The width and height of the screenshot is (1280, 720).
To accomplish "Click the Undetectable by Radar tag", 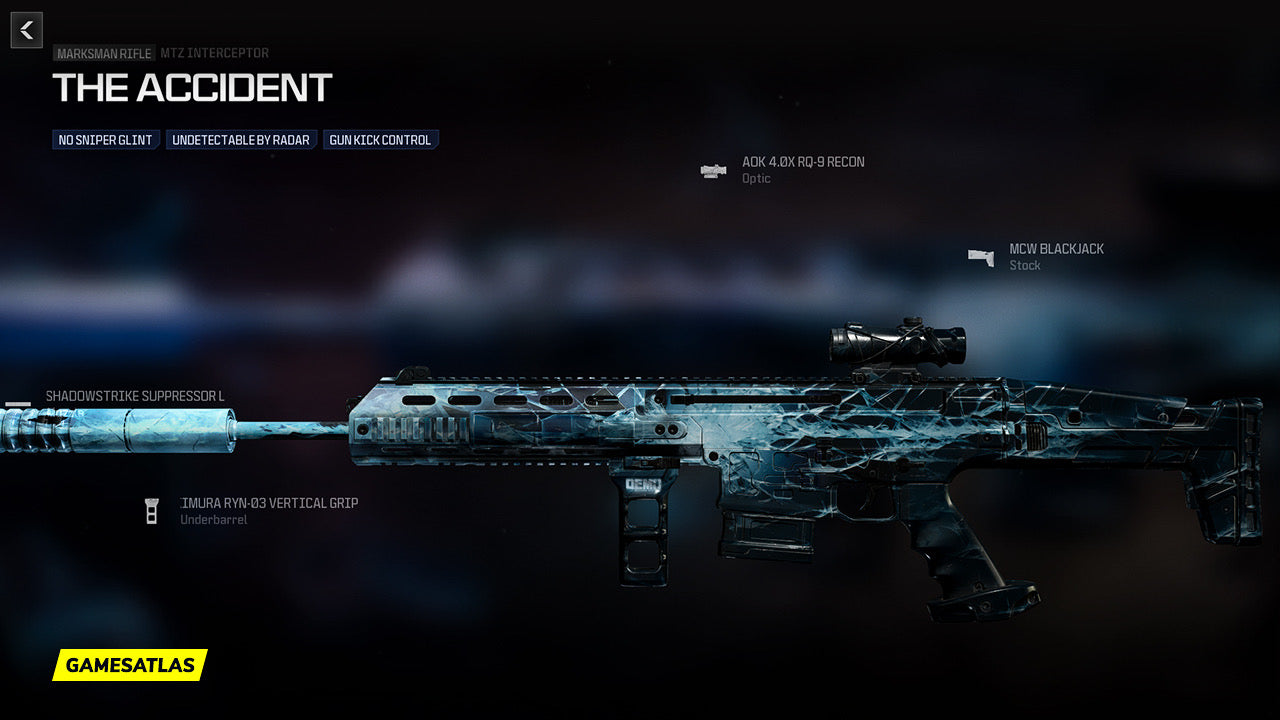I will click(x=241, y=140).
